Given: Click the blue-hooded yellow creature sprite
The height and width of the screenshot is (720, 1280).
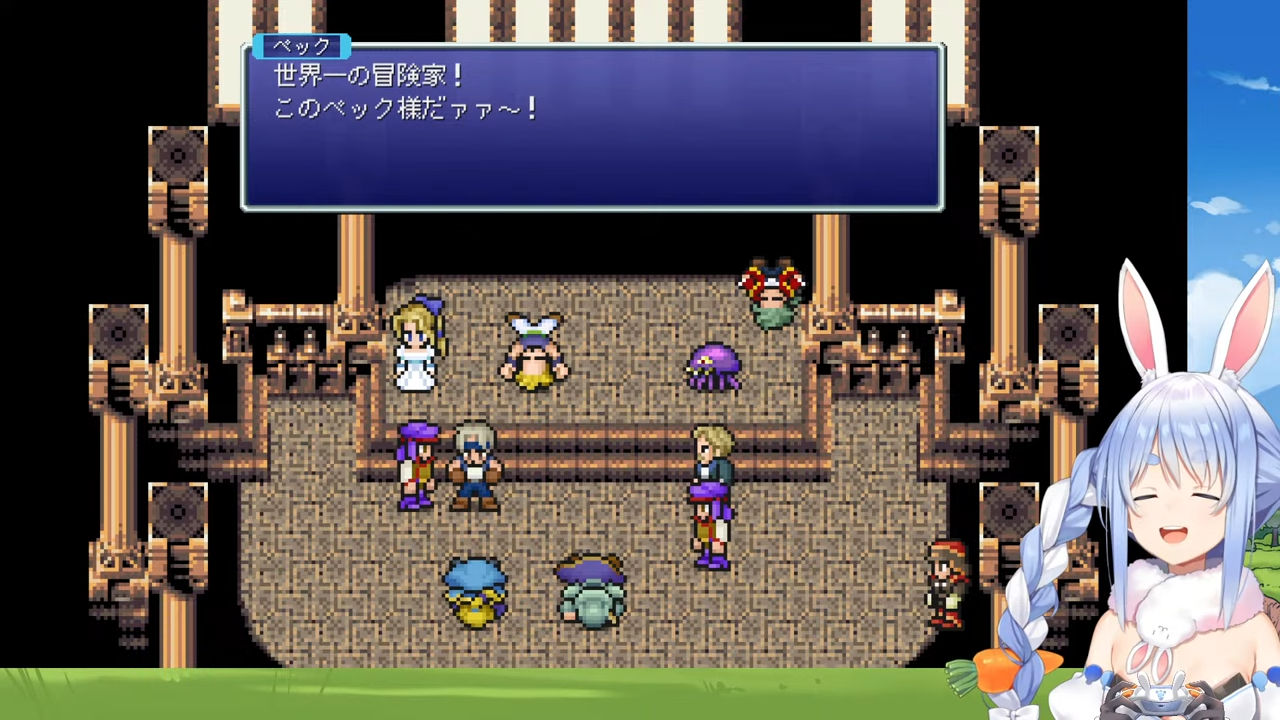Looking at the screenshot, I should (x=473, y=590).
